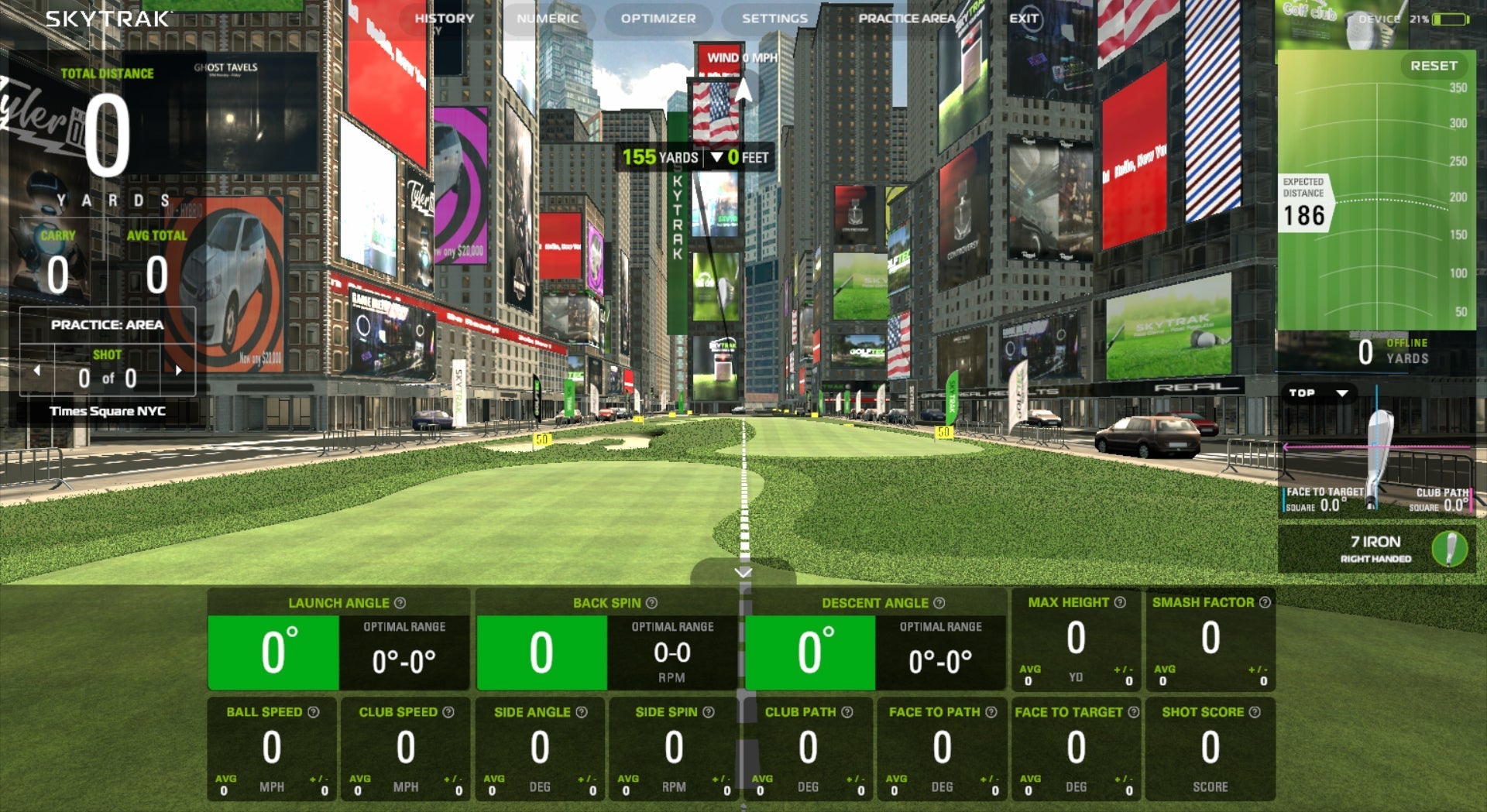Viewport: 1487px width, 812px height.
Task: Go to next shot arrow
Action: pyautogui.click(x=179, y=371)
